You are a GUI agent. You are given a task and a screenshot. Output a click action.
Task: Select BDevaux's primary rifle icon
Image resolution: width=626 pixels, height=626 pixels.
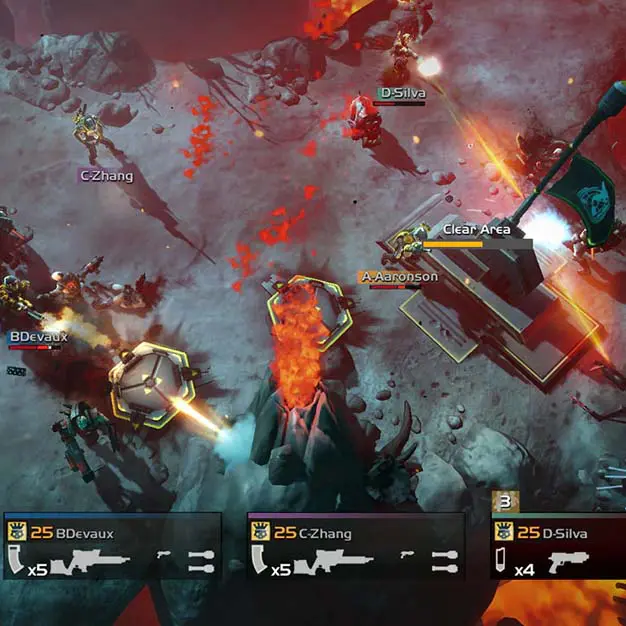pos(92,563)
